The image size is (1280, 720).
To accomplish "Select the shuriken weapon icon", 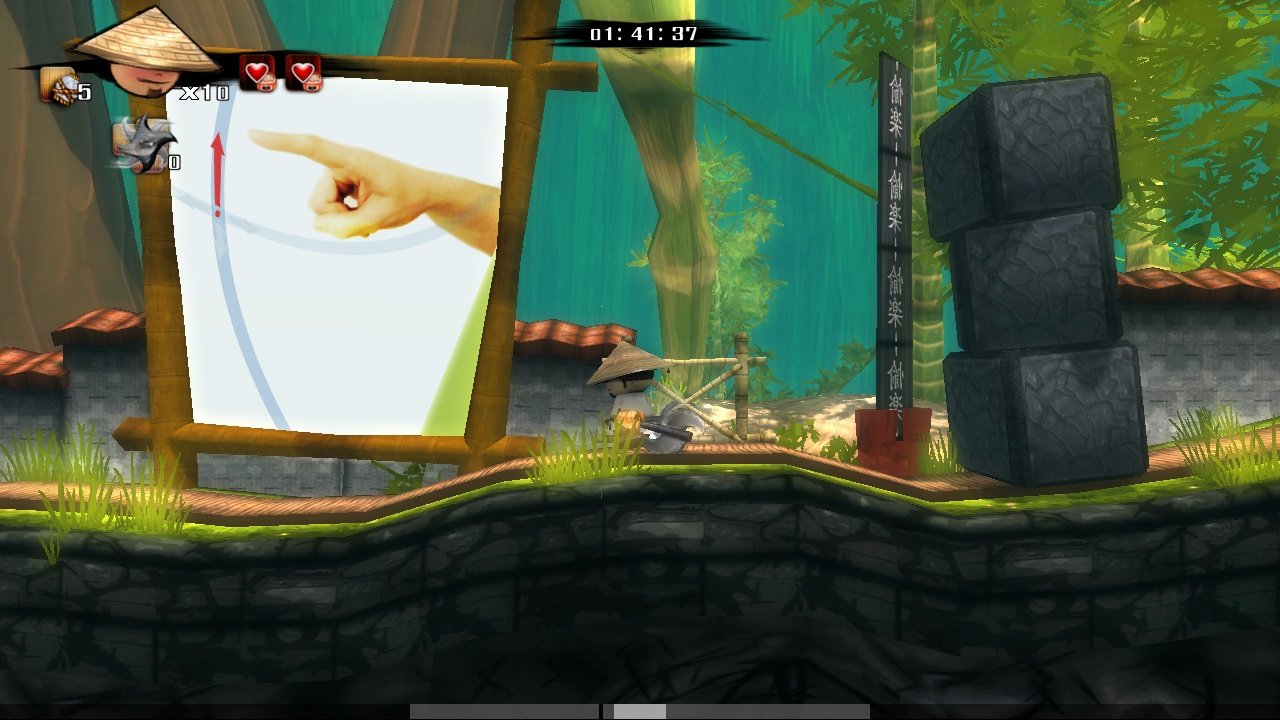I will pyautogui.click(x=142, y=143).
